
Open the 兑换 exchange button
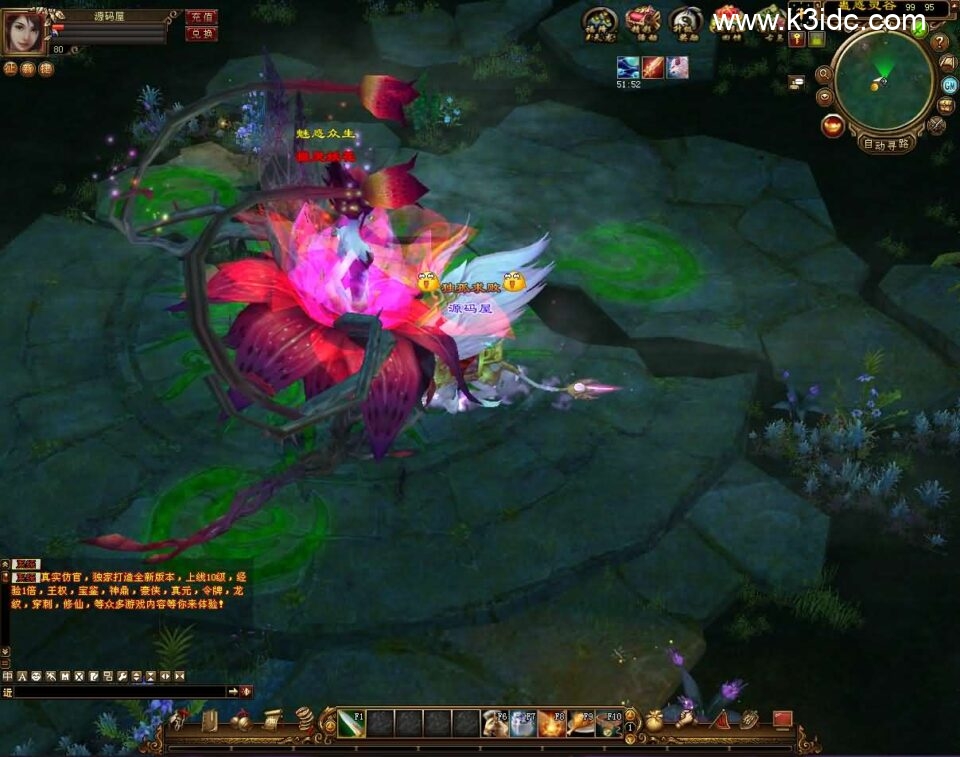coord(201,33)
